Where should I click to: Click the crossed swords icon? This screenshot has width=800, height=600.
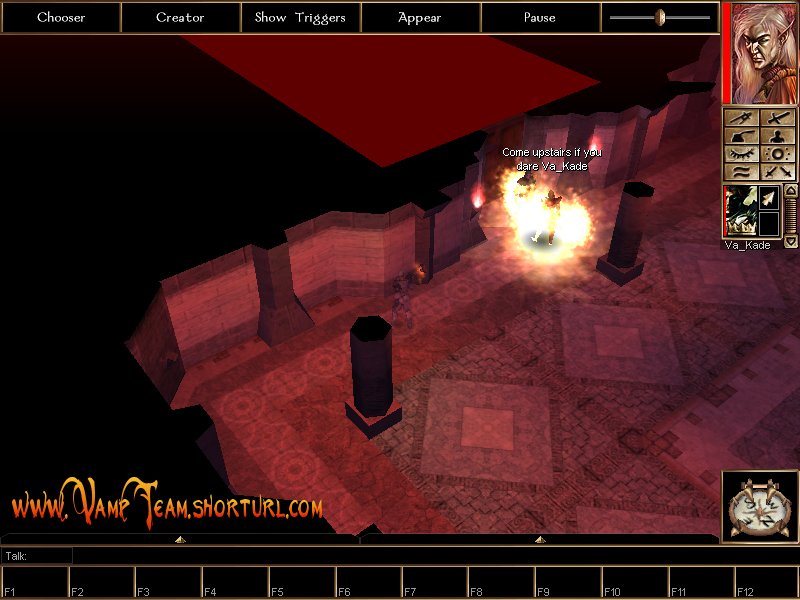tap(776, 171)
